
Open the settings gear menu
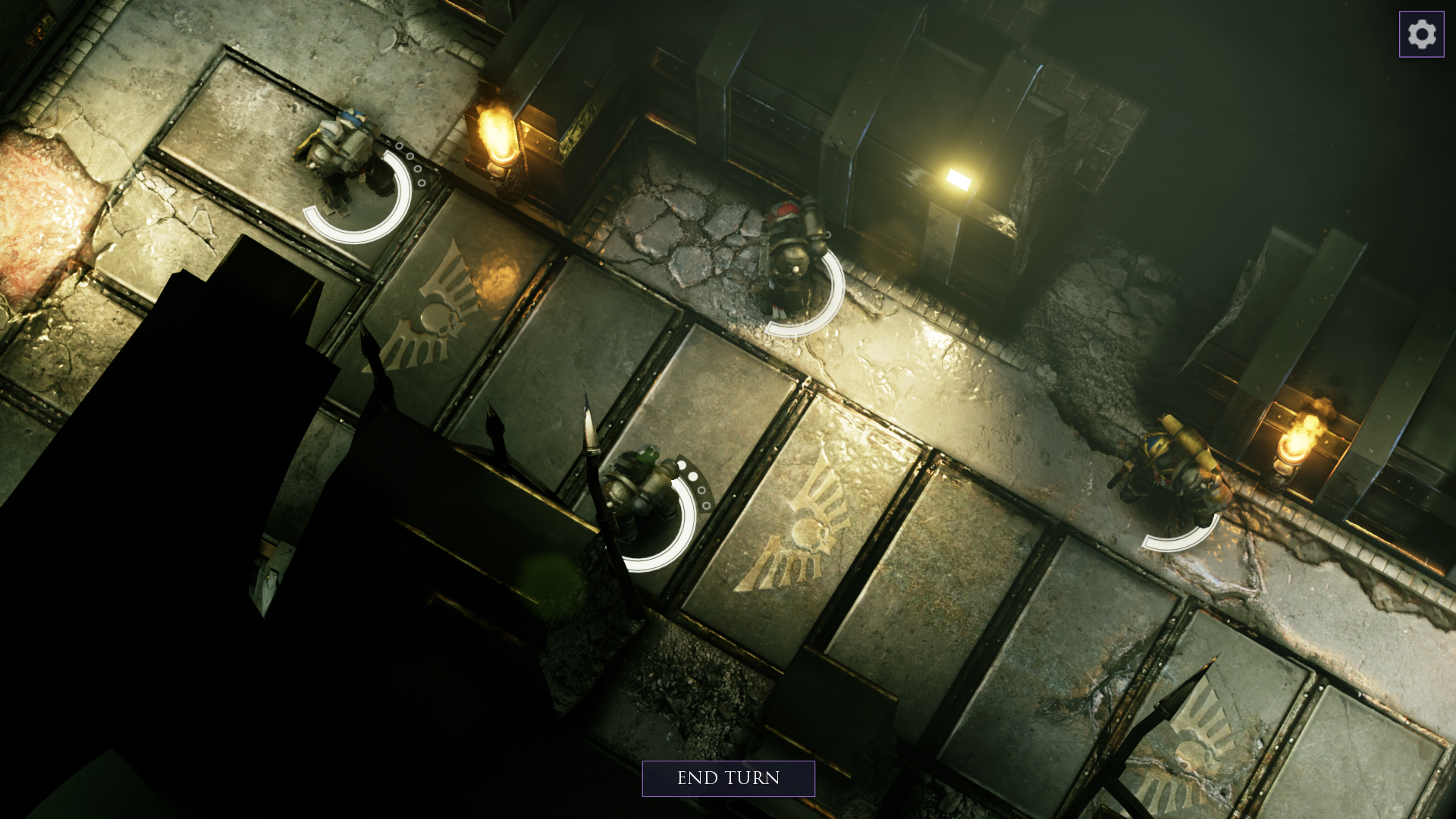(x=1420, y=33)
